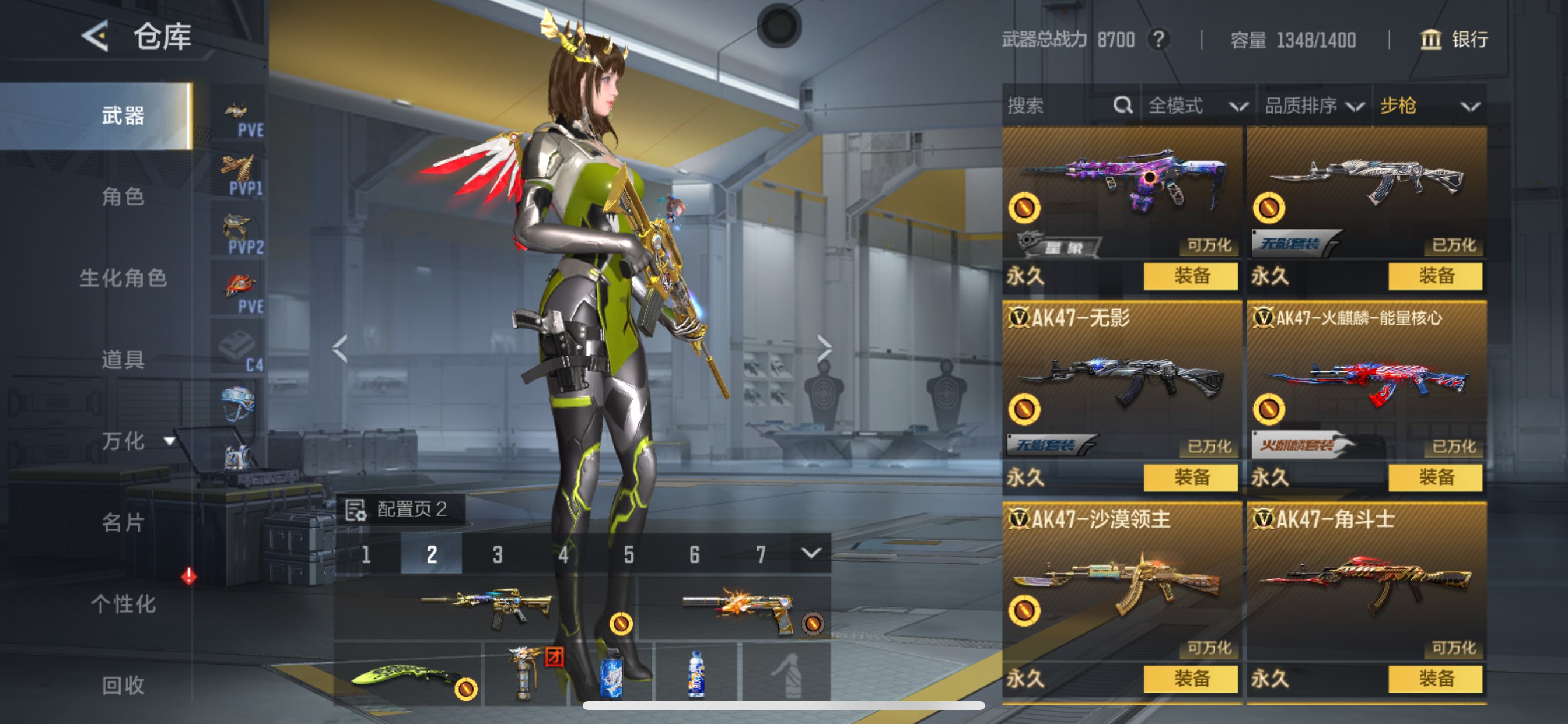The image size is (1568, 724).
Task: Open the 生化角色 category
Action: pos(123,278)
